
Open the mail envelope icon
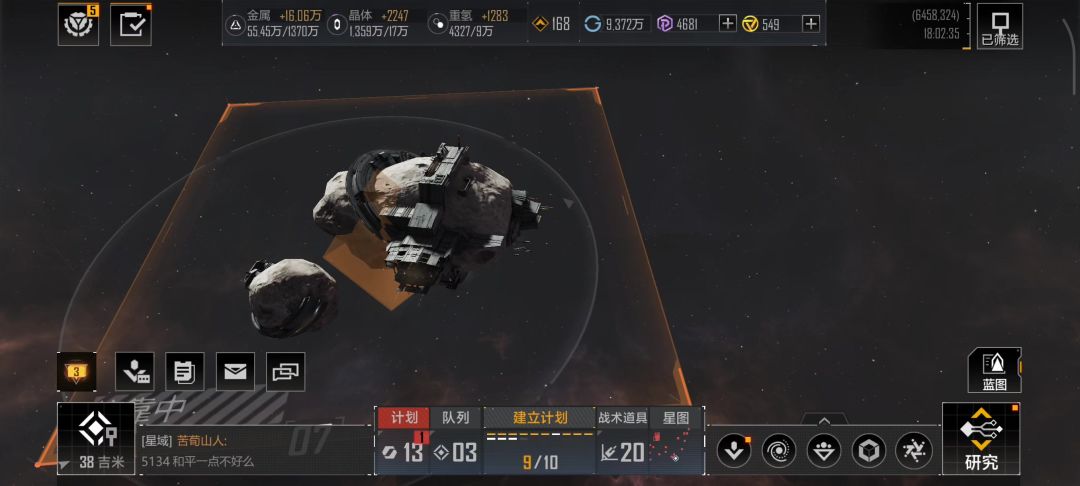(x=235, y=372)
